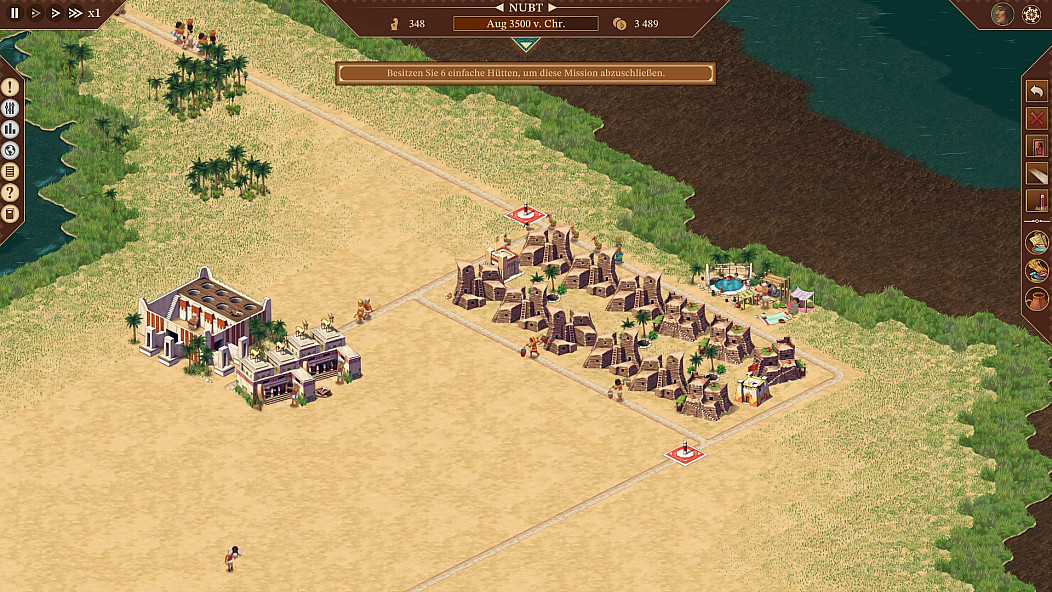
Task: Choose the double-arrow game speed
Action: coord(55,13)
